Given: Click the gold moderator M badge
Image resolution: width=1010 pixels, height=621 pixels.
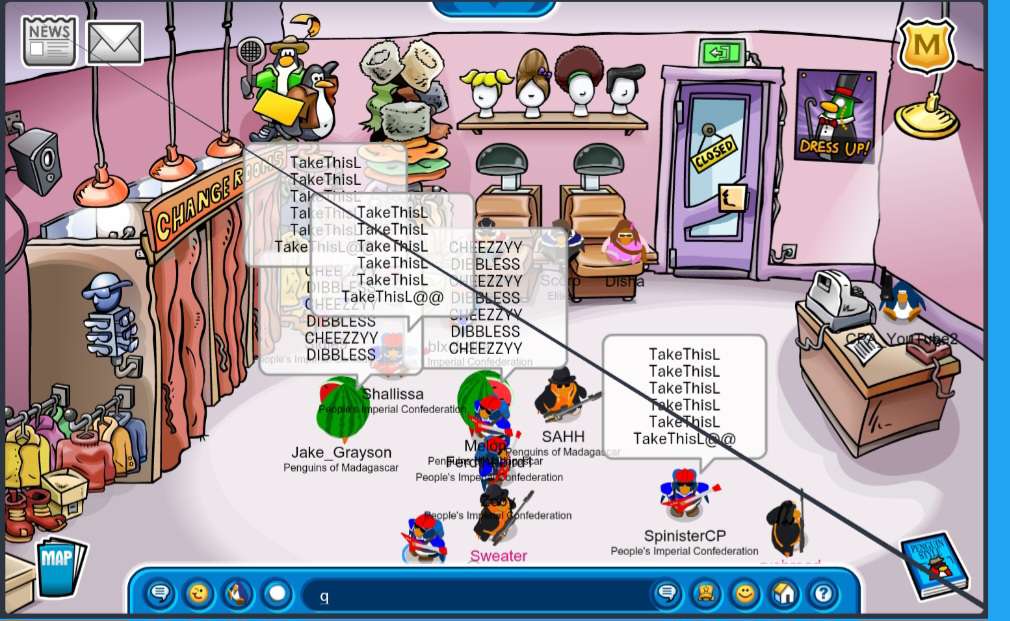Looking at the screenshot, I should click(926, 46).
